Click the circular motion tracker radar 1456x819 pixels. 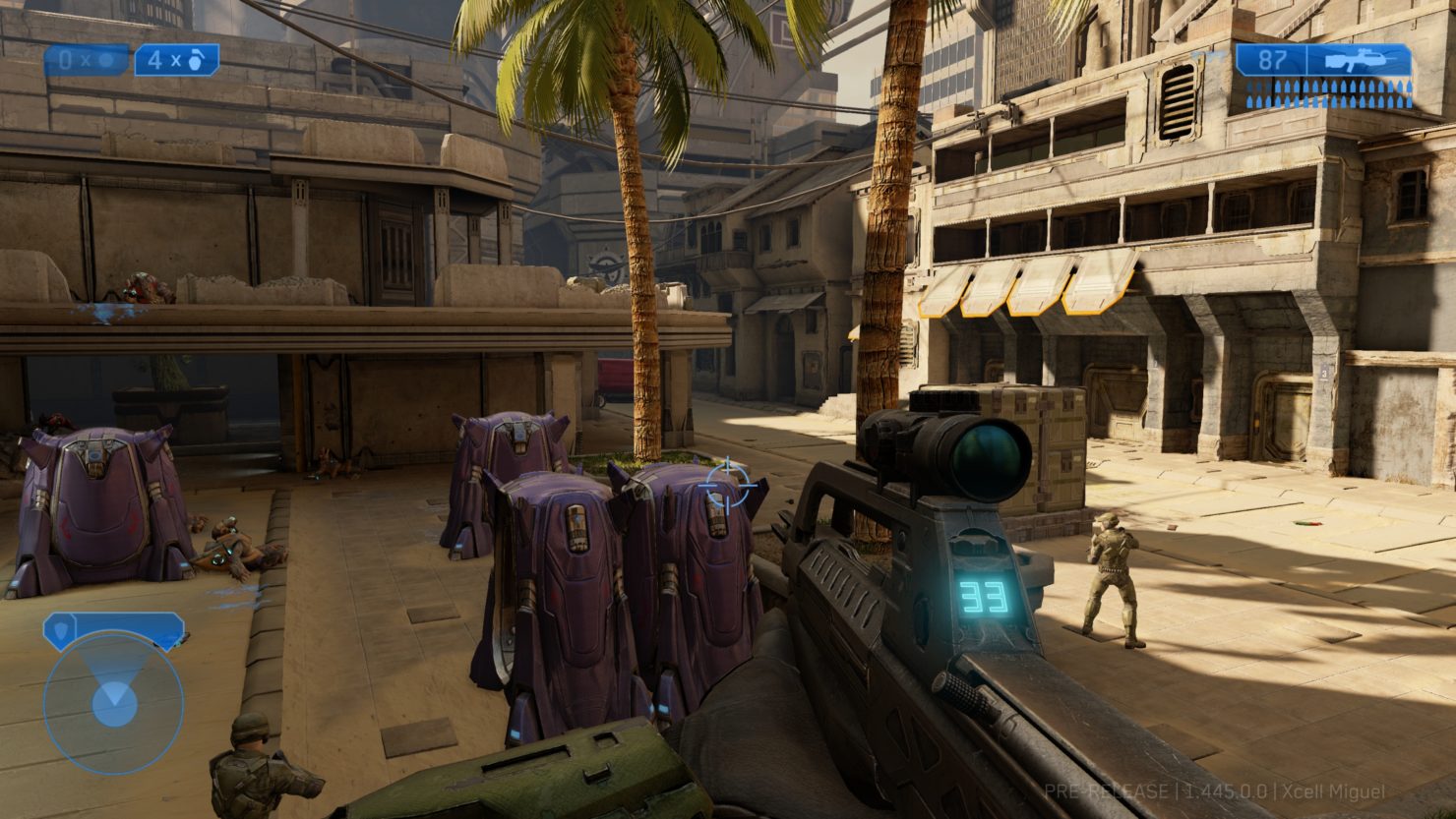[114, 702]
